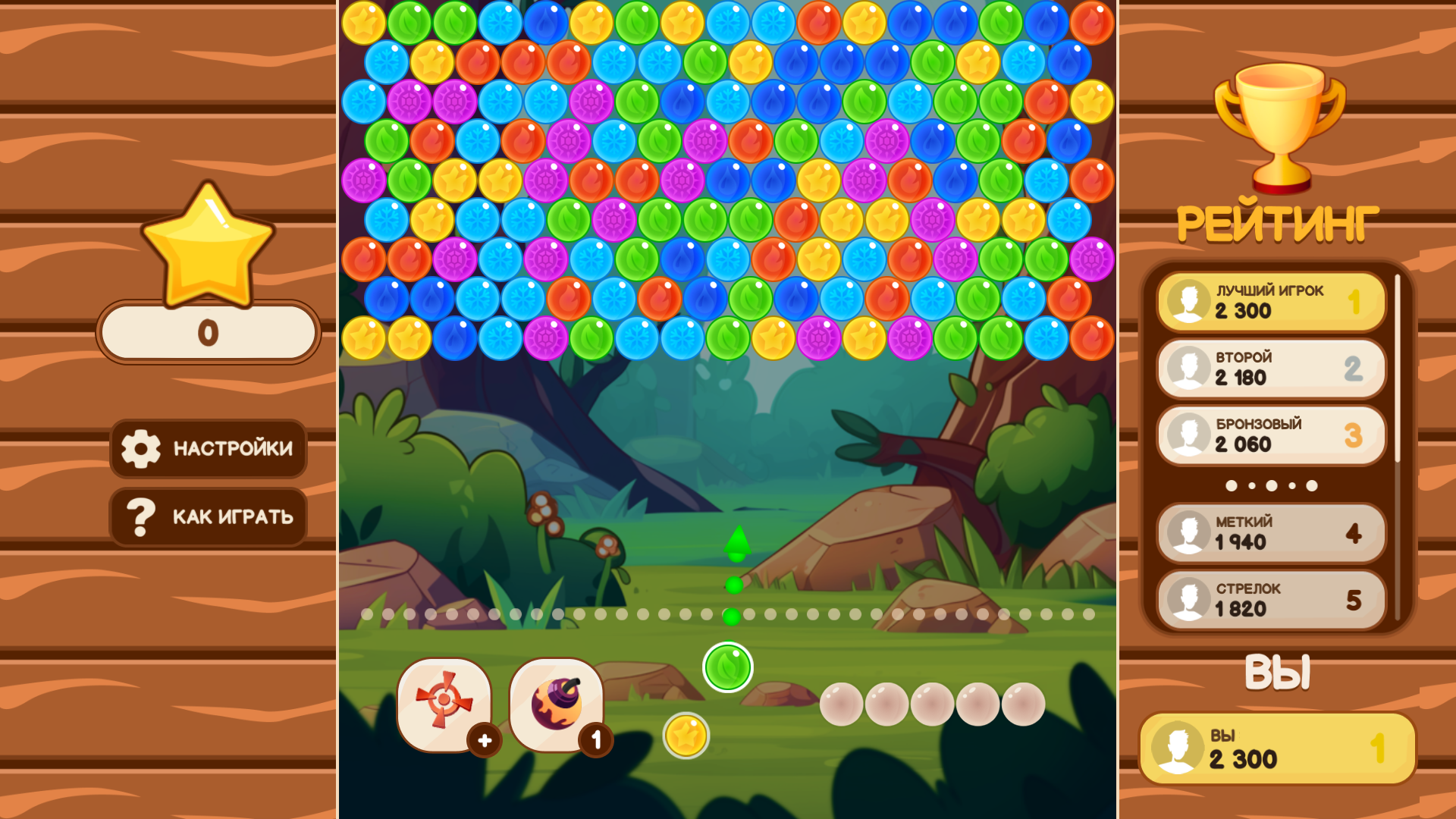
Task: Click the ВТОРОЙ second place row
Action: click(1270, 368)
